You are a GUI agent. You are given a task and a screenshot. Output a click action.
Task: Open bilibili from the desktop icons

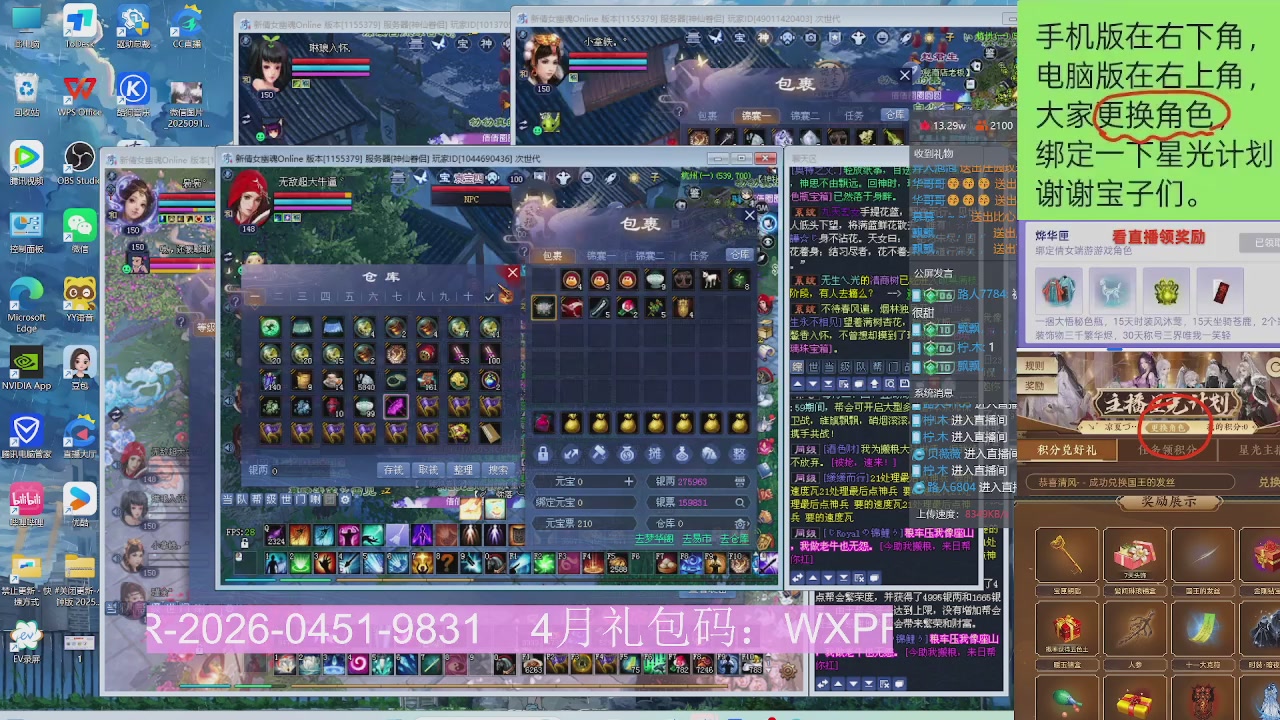[25, 500]
